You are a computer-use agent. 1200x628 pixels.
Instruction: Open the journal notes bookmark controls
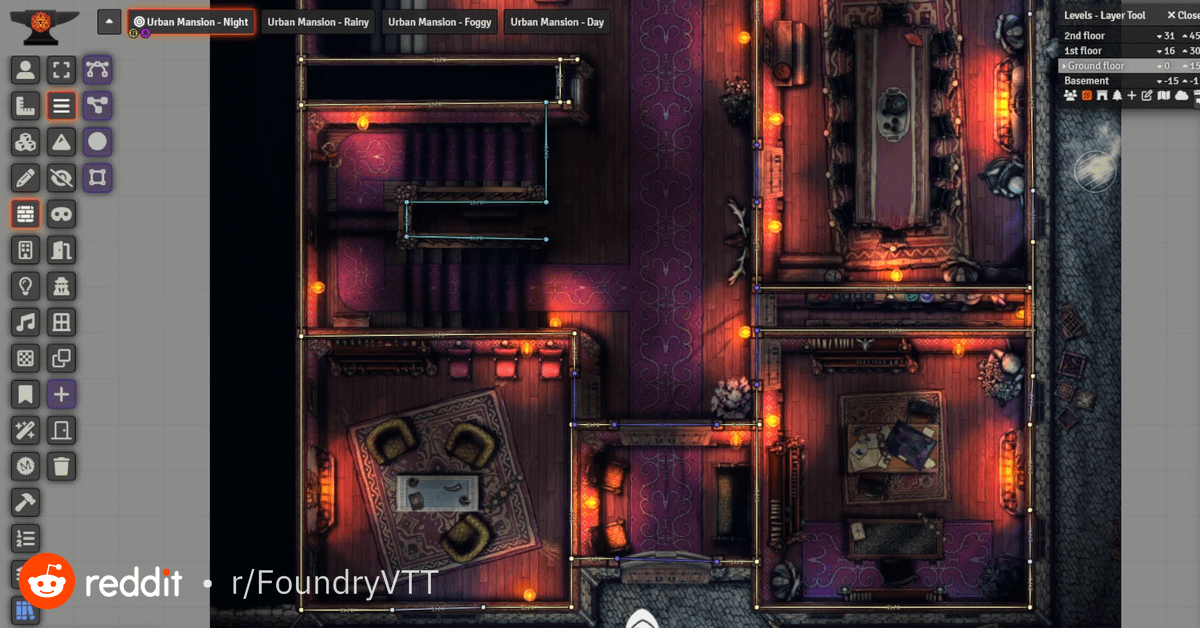(25, 394)
